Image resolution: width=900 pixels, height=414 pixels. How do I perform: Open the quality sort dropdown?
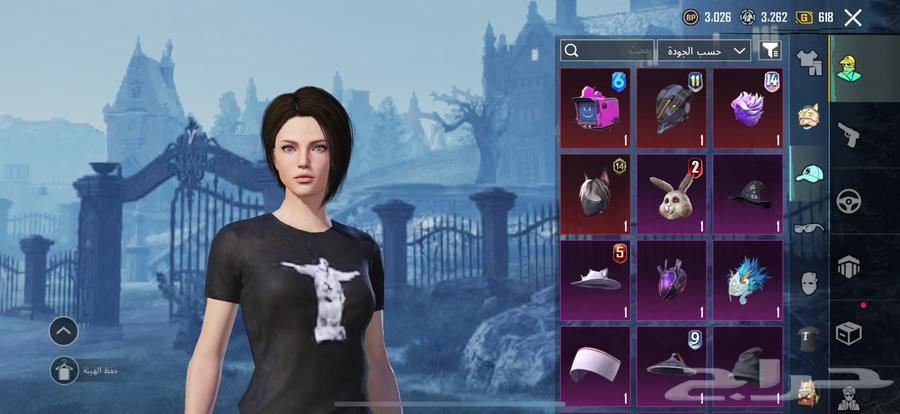[704, 50]
